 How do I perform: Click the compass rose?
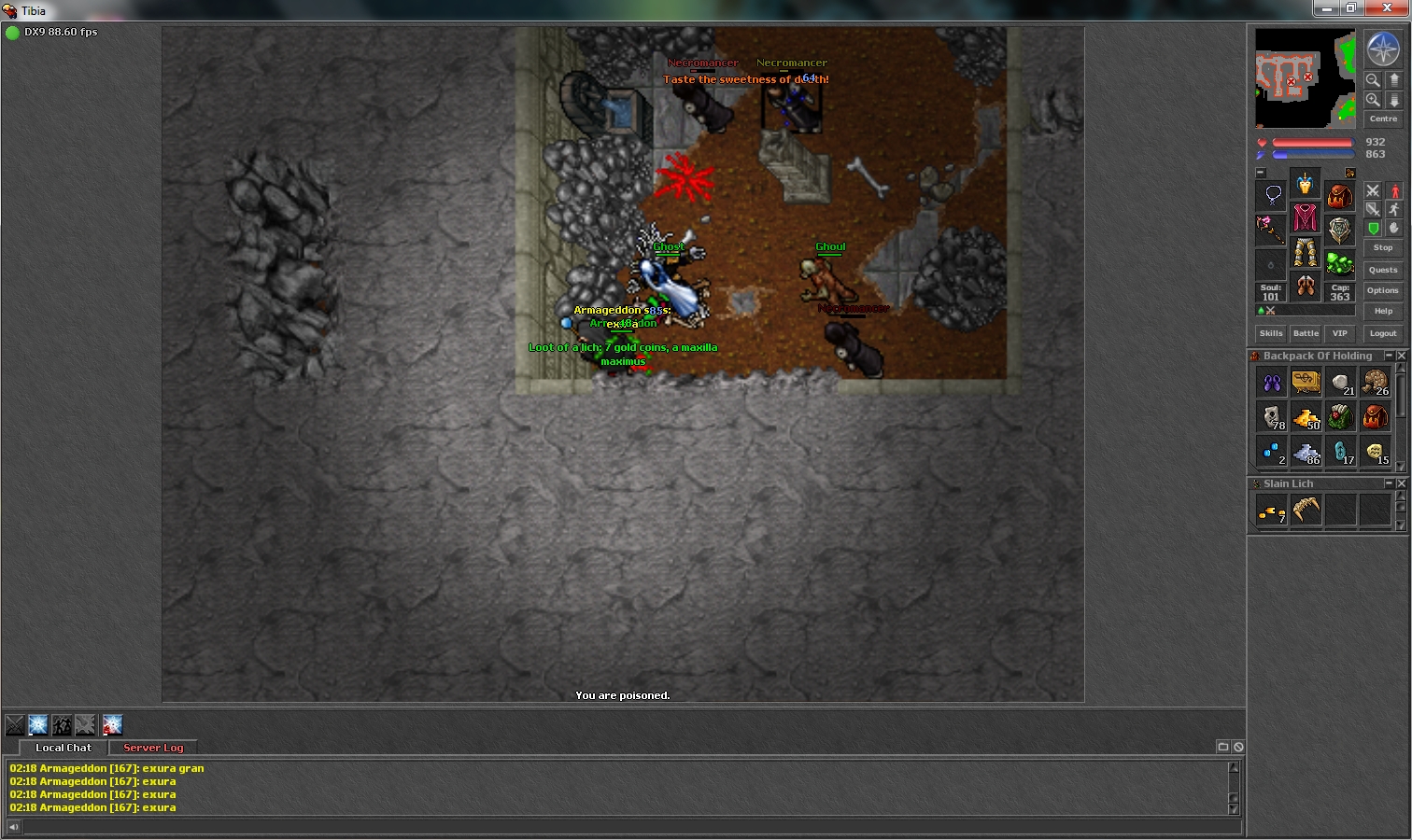coord(1383,49)
